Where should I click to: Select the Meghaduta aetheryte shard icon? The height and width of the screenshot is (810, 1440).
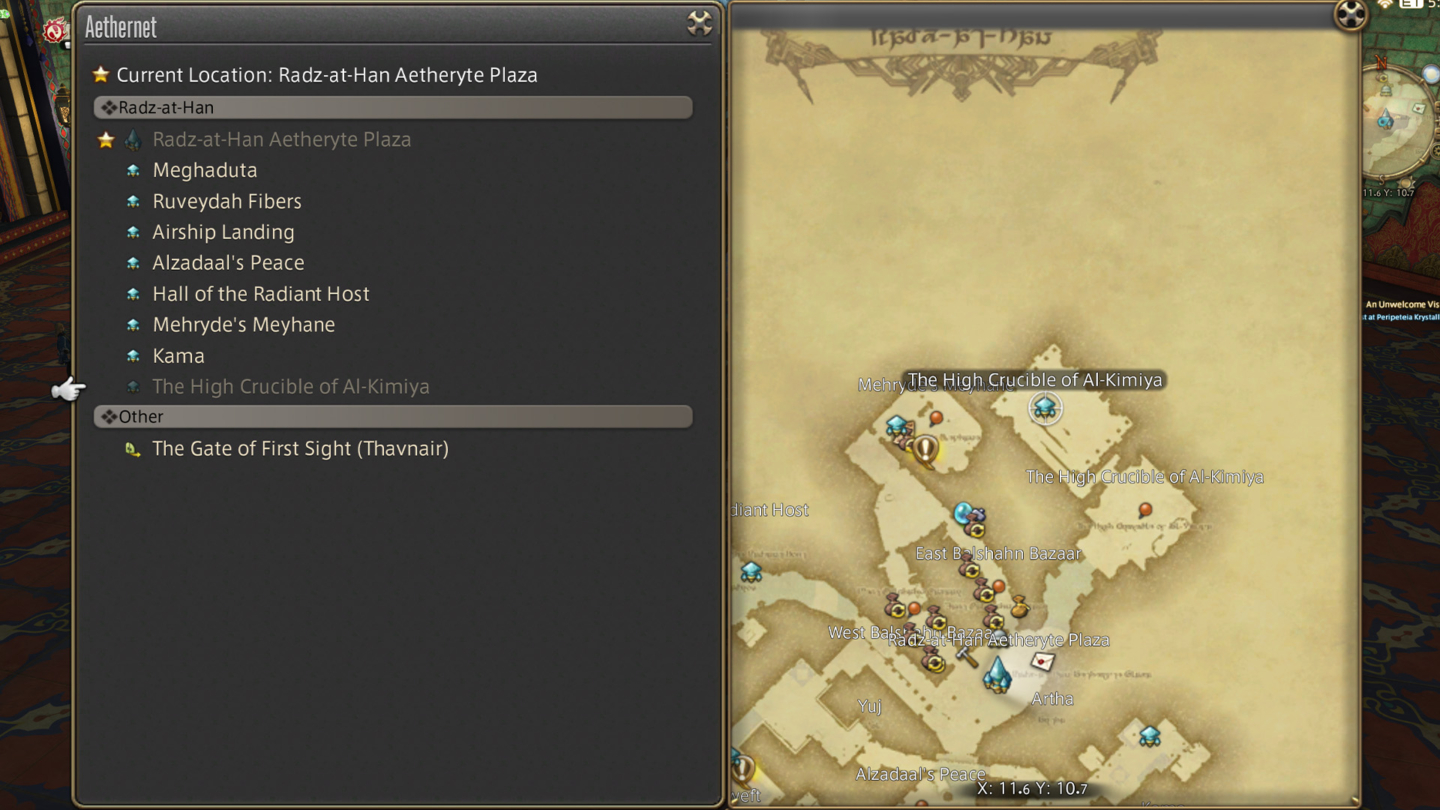[x=133, y=170]
